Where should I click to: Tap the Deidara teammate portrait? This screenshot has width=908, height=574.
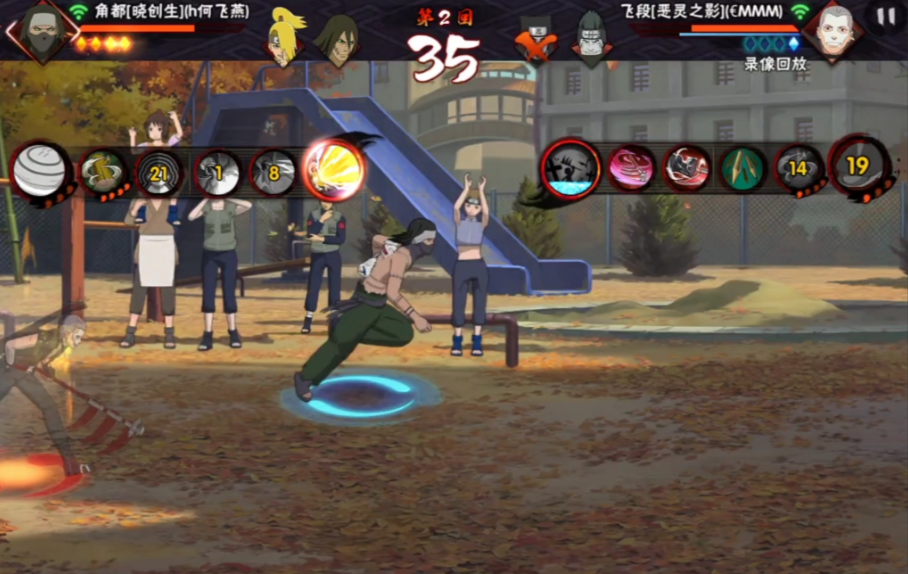(x=287, y=36)
